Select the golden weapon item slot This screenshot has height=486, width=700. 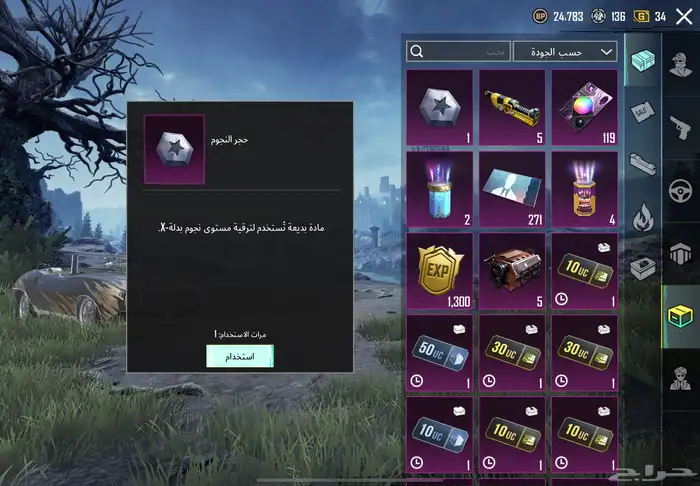click(x=512, y=107)
